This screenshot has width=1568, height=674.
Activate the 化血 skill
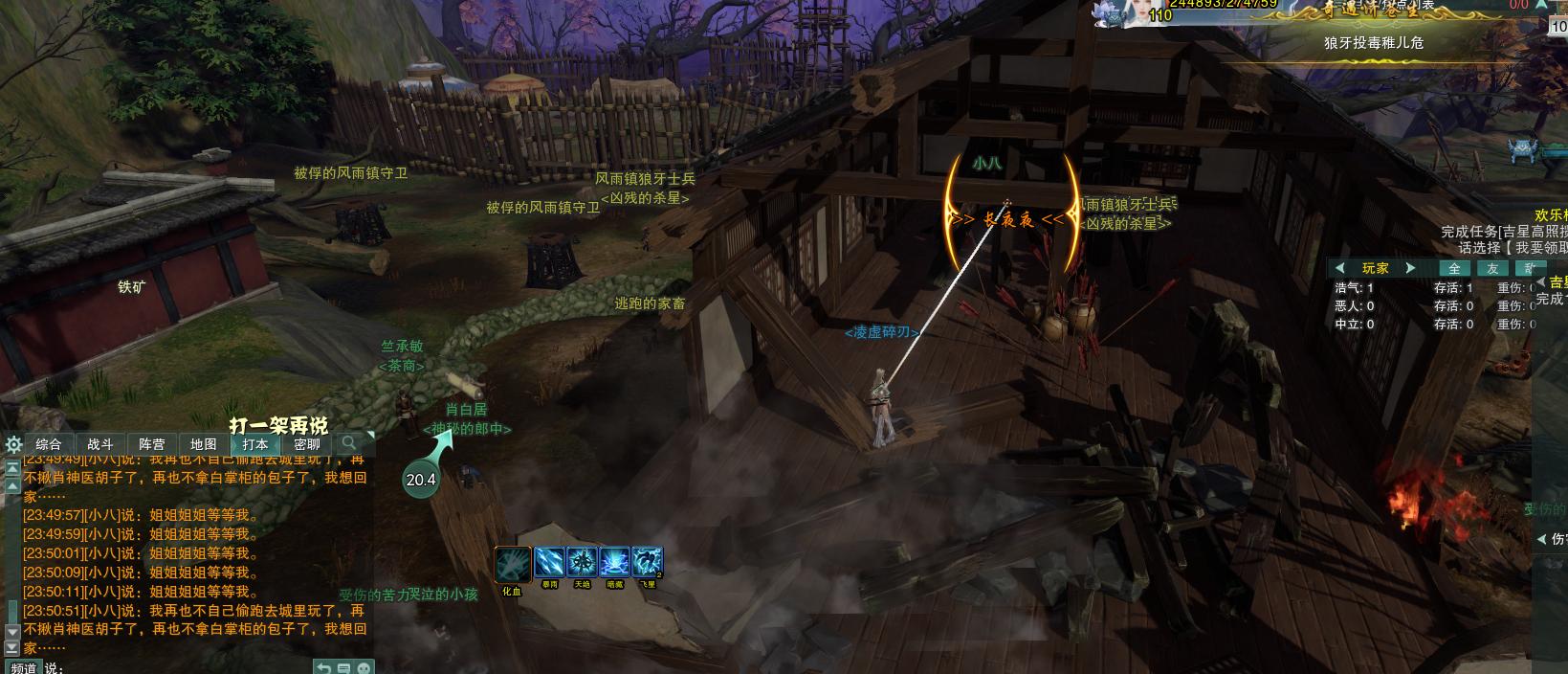pos(512,564)
